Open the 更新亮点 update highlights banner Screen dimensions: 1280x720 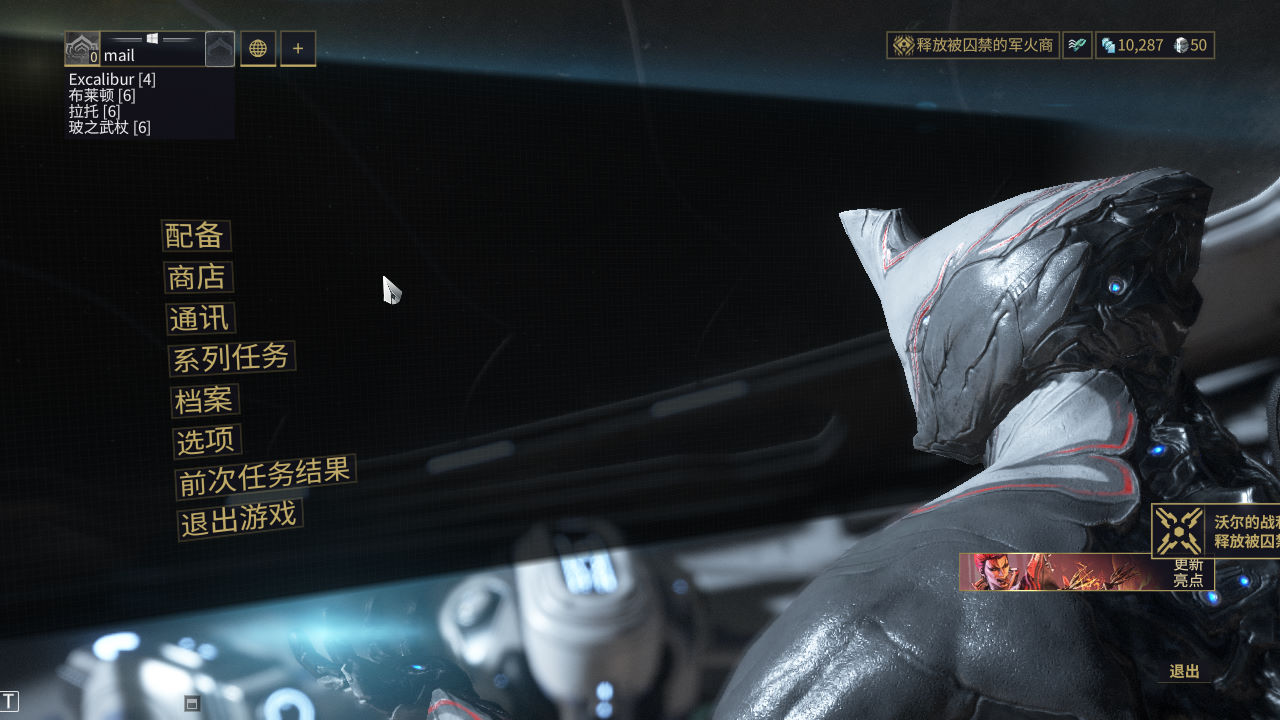1086,572
